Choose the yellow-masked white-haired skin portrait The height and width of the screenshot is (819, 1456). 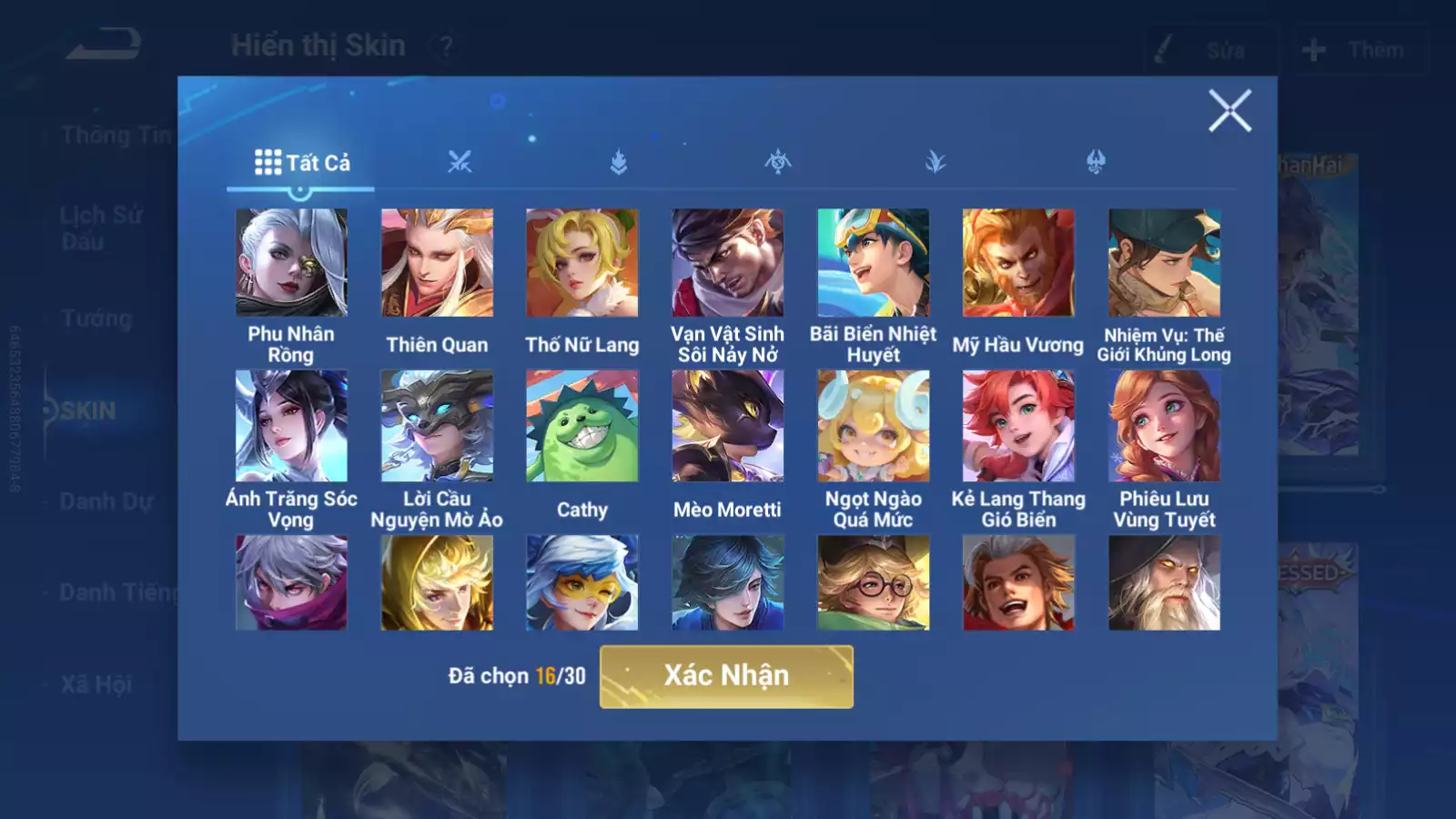pos(582,582)
